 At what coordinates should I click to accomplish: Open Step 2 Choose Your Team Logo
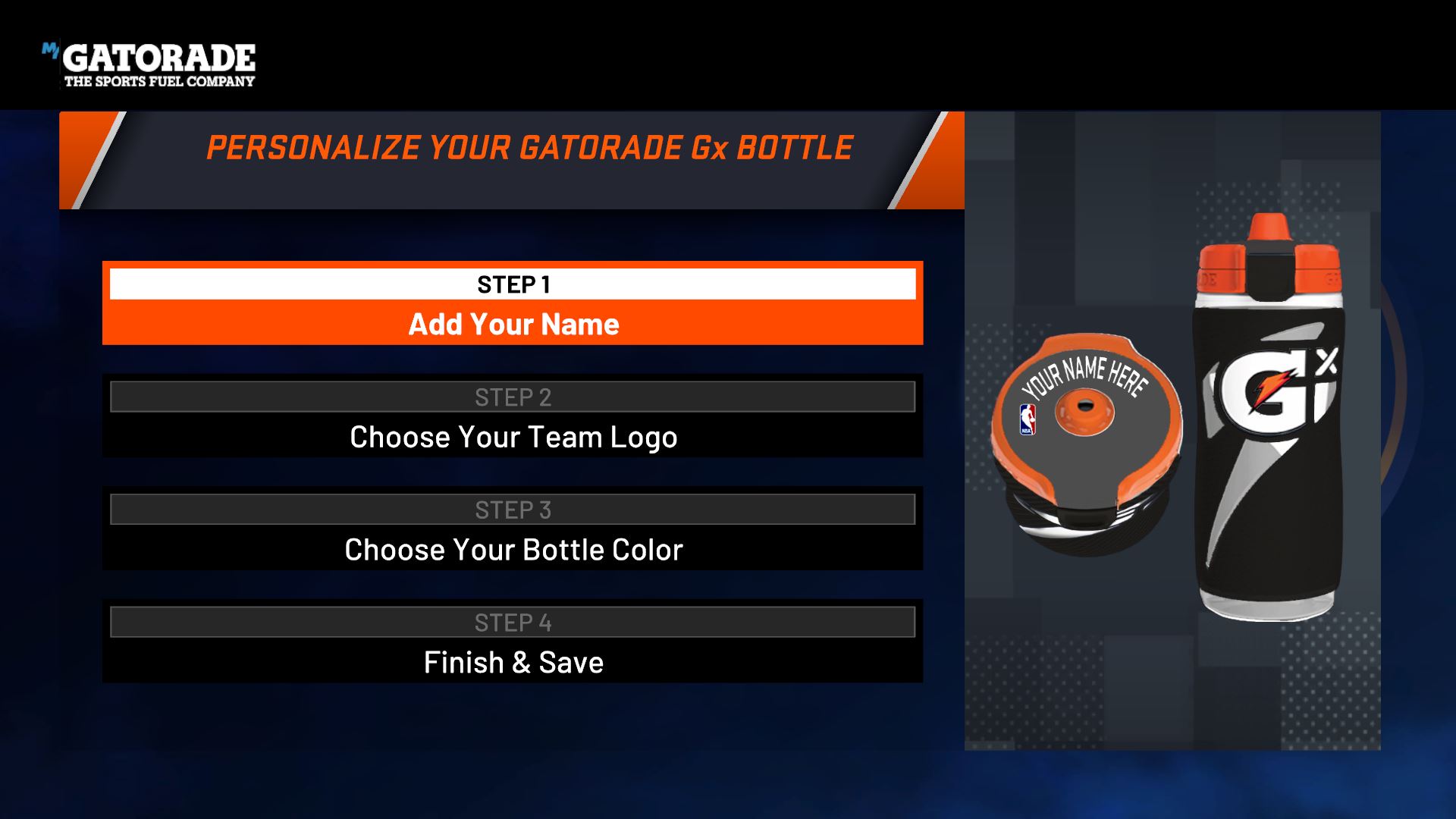pyautogui.click(x=513, y=437)
